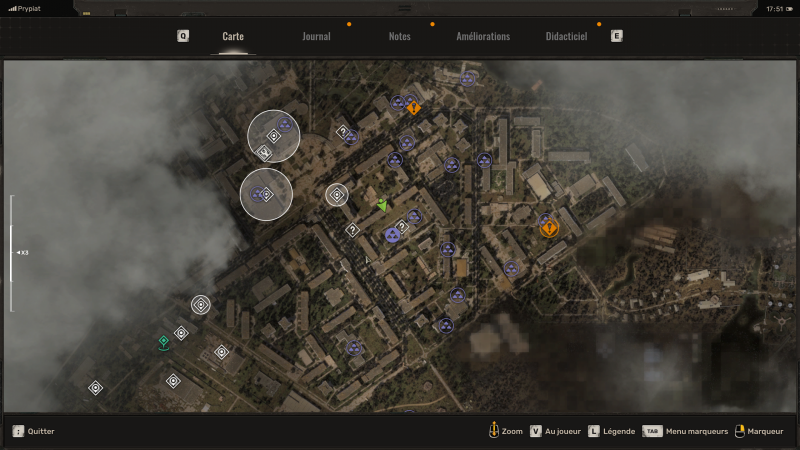
Task: Select the orange quest marker on the map's right
Action: coord(549,229)
